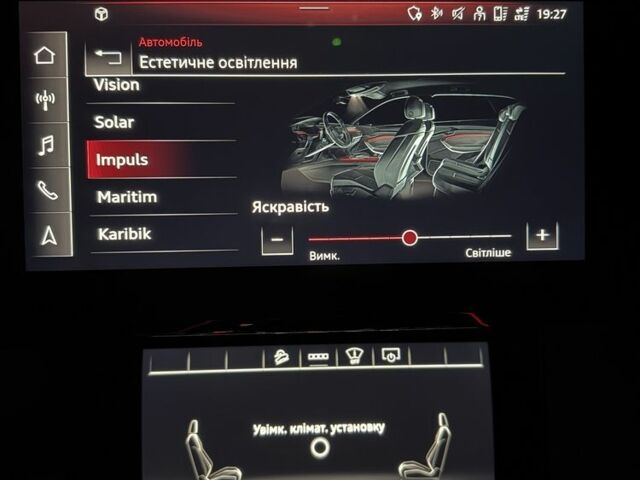640x480 pixels.
Task: Toggle the rear window heating shortcut
Action: click(x=318, y=357)
